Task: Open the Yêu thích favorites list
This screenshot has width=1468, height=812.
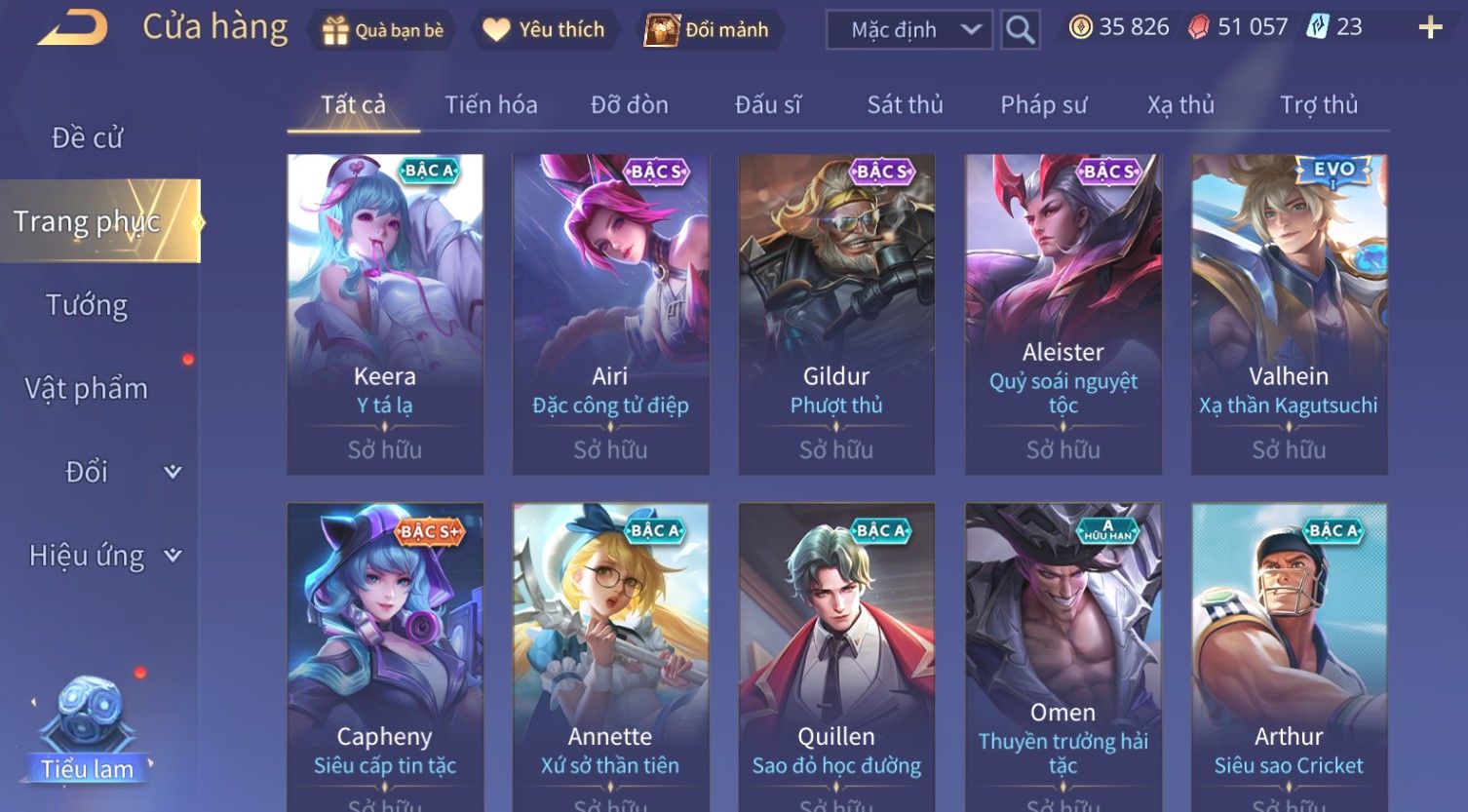Action: pos(544,30)
